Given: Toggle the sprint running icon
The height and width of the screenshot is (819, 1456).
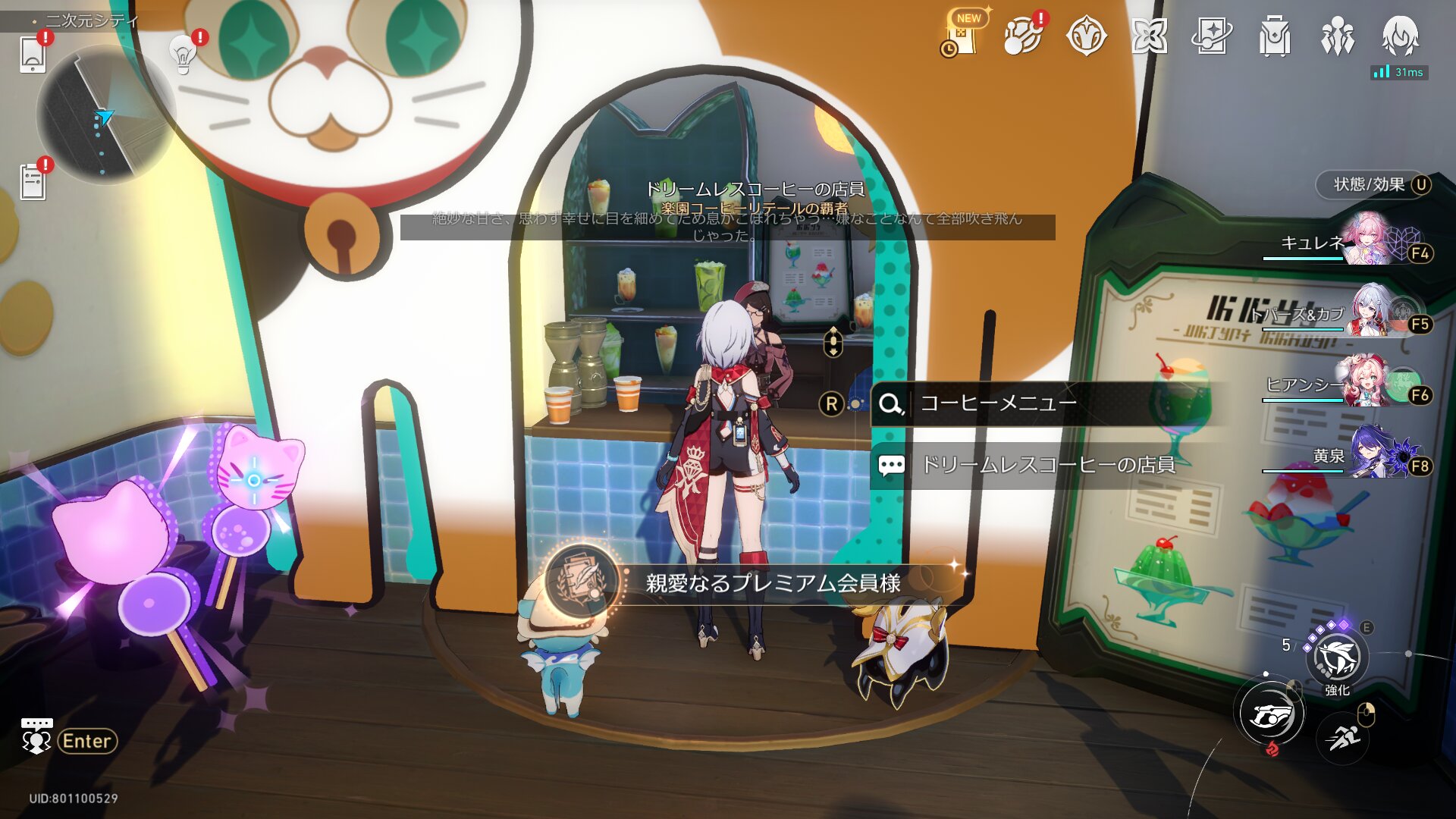Looking at the screenshot, I should [1343, 737].
